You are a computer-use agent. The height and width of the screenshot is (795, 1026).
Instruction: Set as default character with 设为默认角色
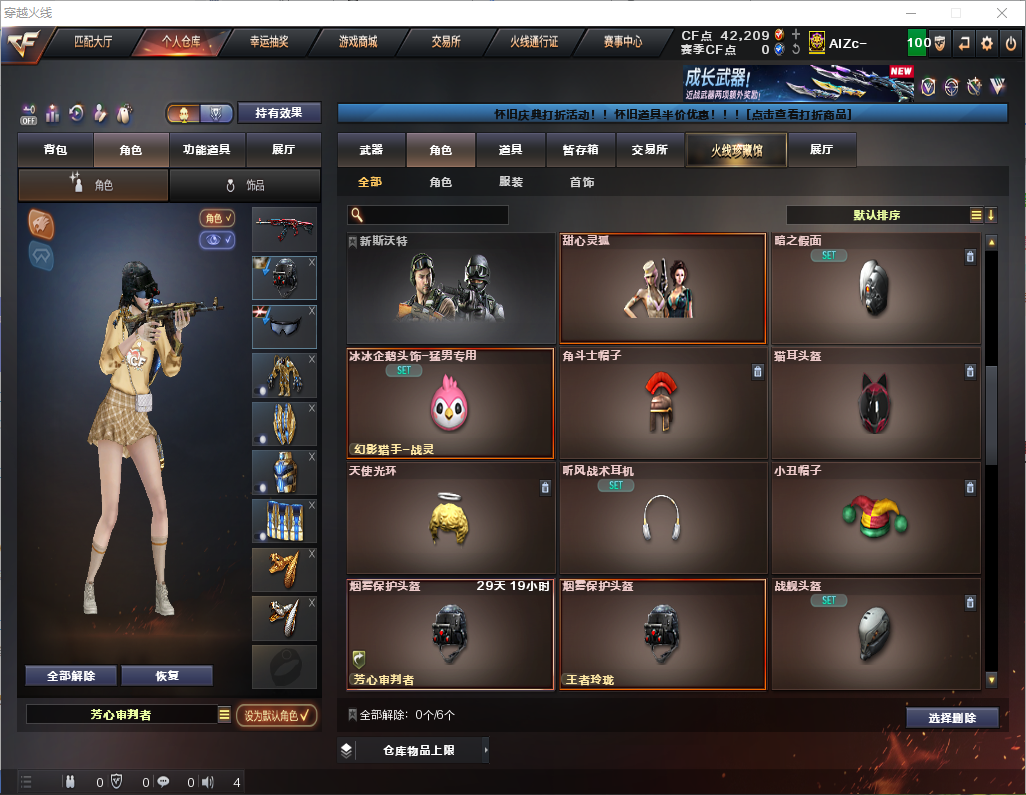coord(277,715)
